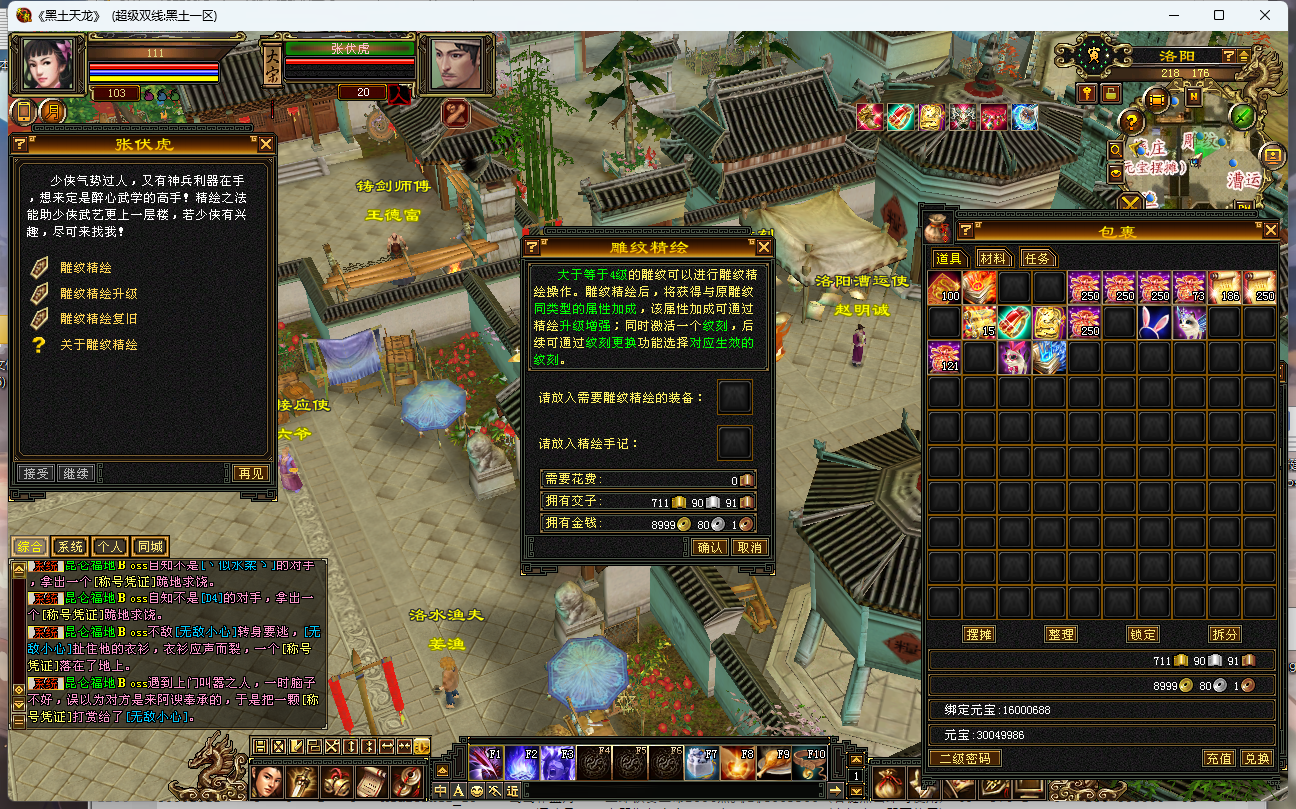
Task: Choose the 雕纹精绘 dialogue option
Action: click(x=86, y=268)
